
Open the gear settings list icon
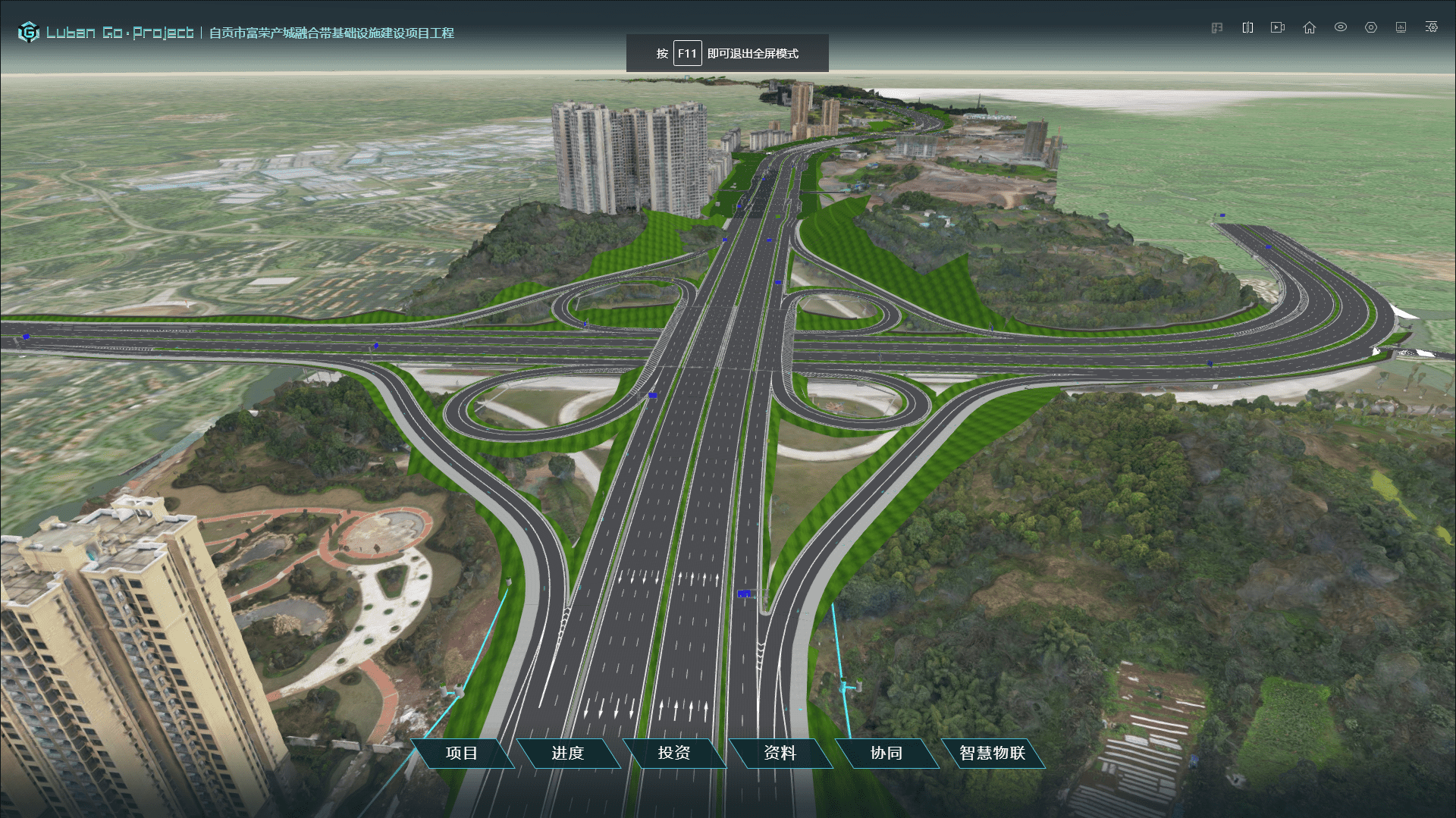coord(1432,28)
